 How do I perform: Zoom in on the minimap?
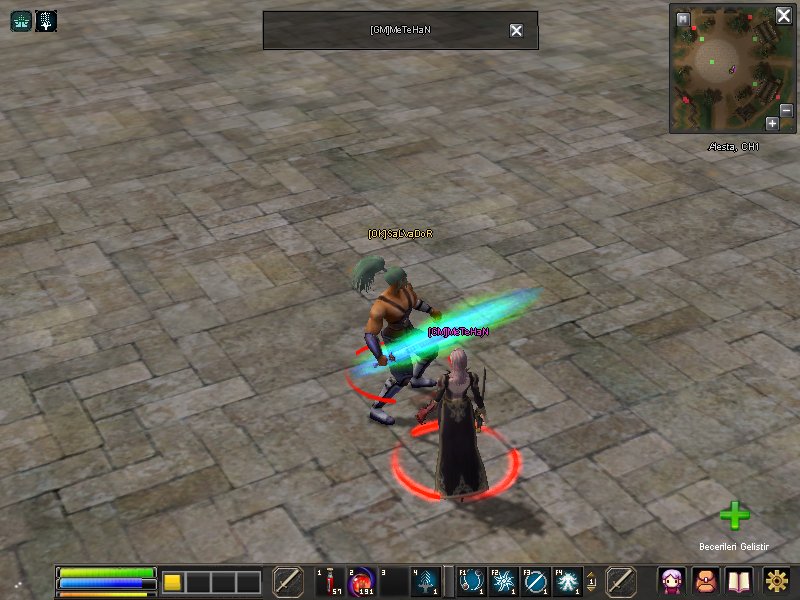pyautogui.click(x=772, y=124)
